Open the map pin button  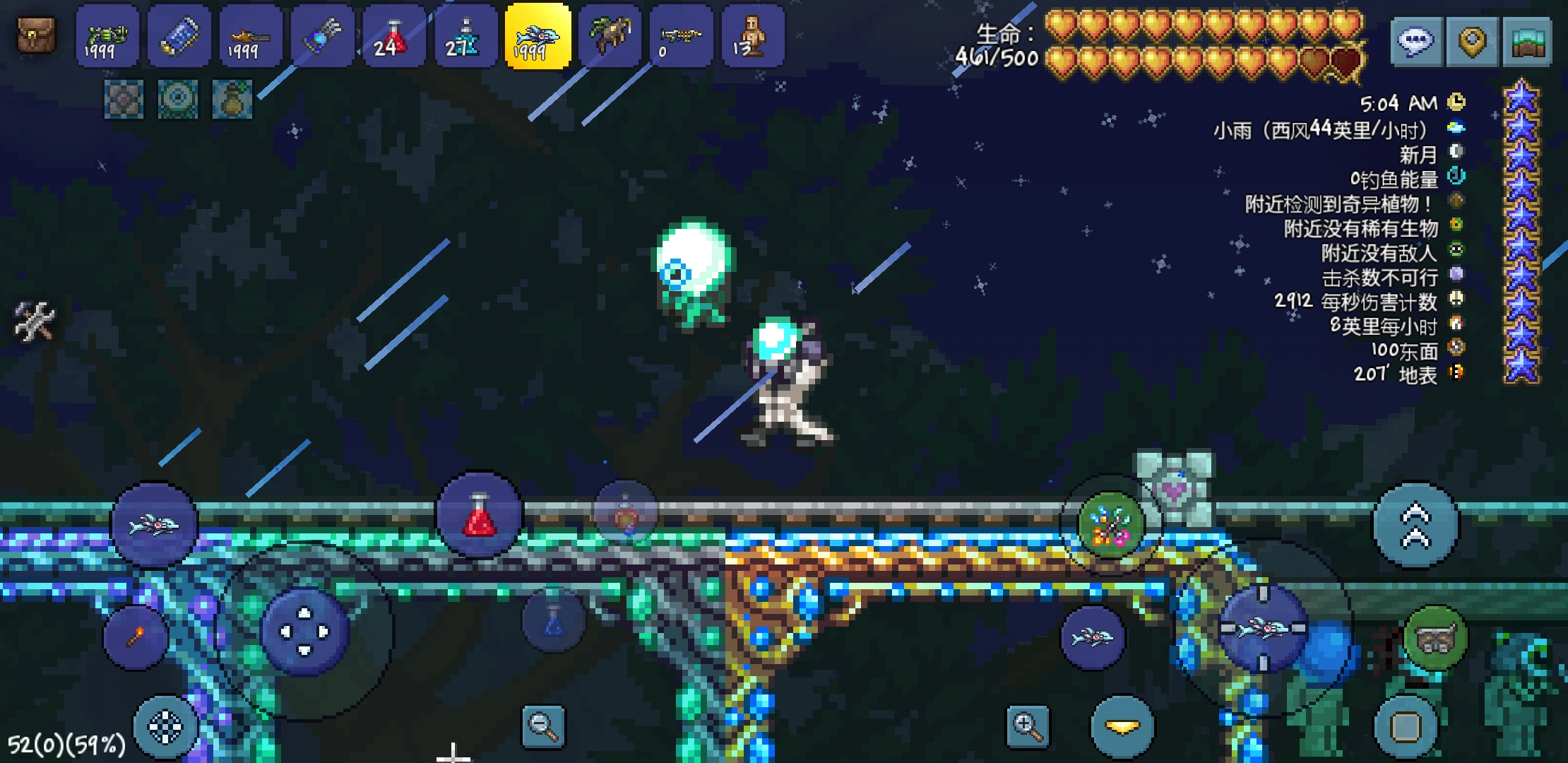click(x=1472, y=42)
